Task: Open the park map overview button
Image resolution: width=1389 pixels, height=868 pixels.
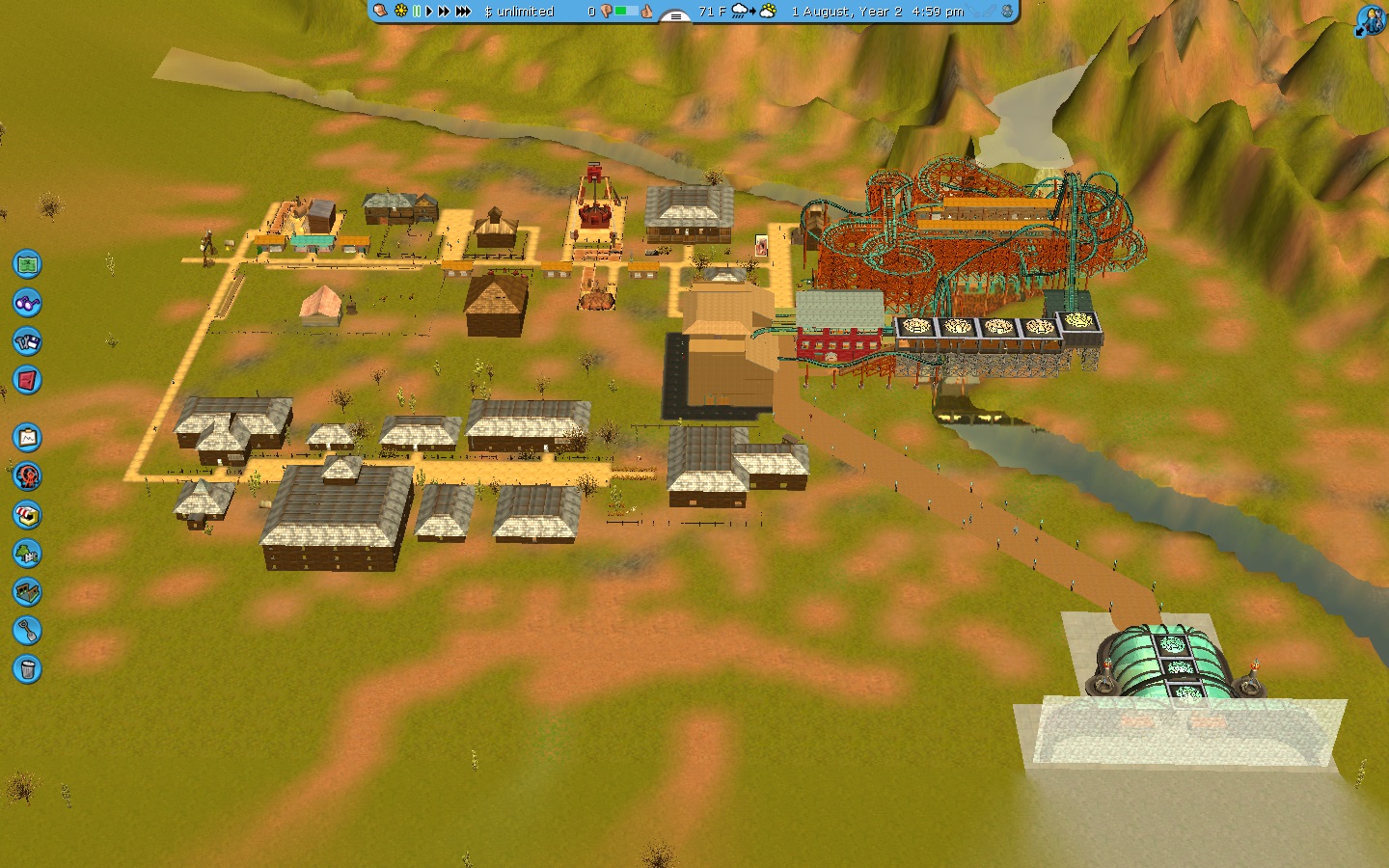Action: click(x=27, y=263)
